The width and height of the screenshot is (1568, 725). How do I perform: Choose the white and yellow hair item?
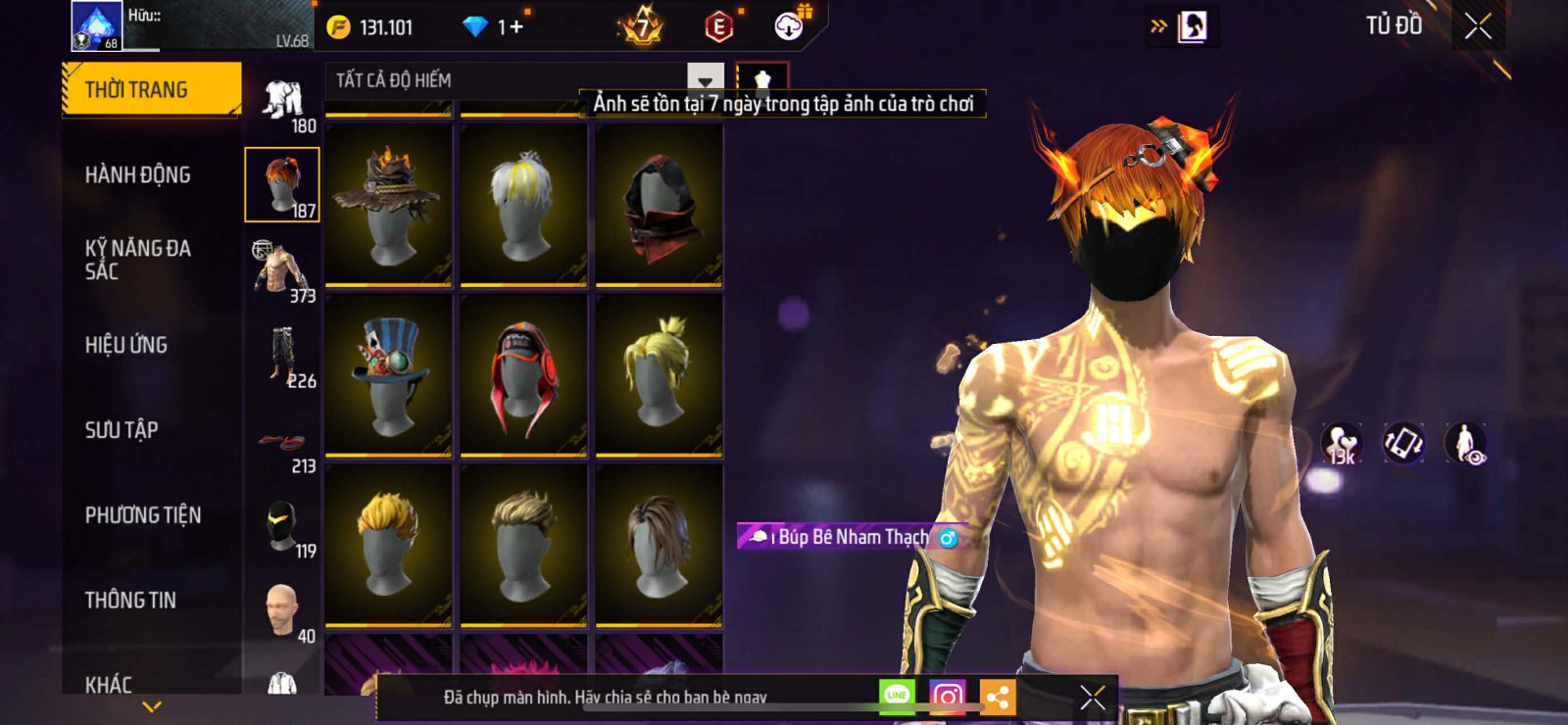point(523,206)
